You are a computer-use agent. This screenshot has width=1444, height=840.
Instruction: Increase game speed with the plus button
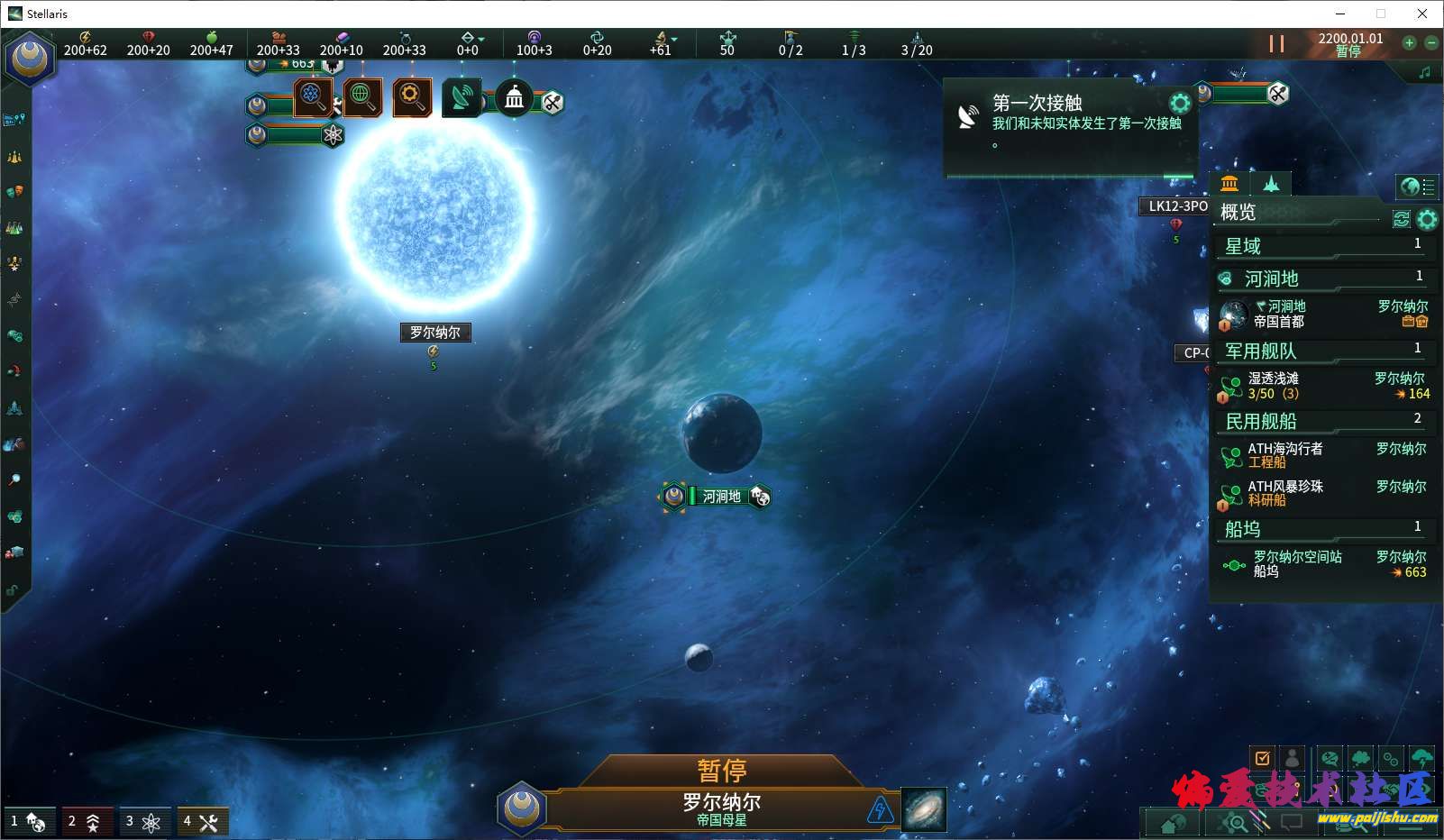coord(1409,42)
